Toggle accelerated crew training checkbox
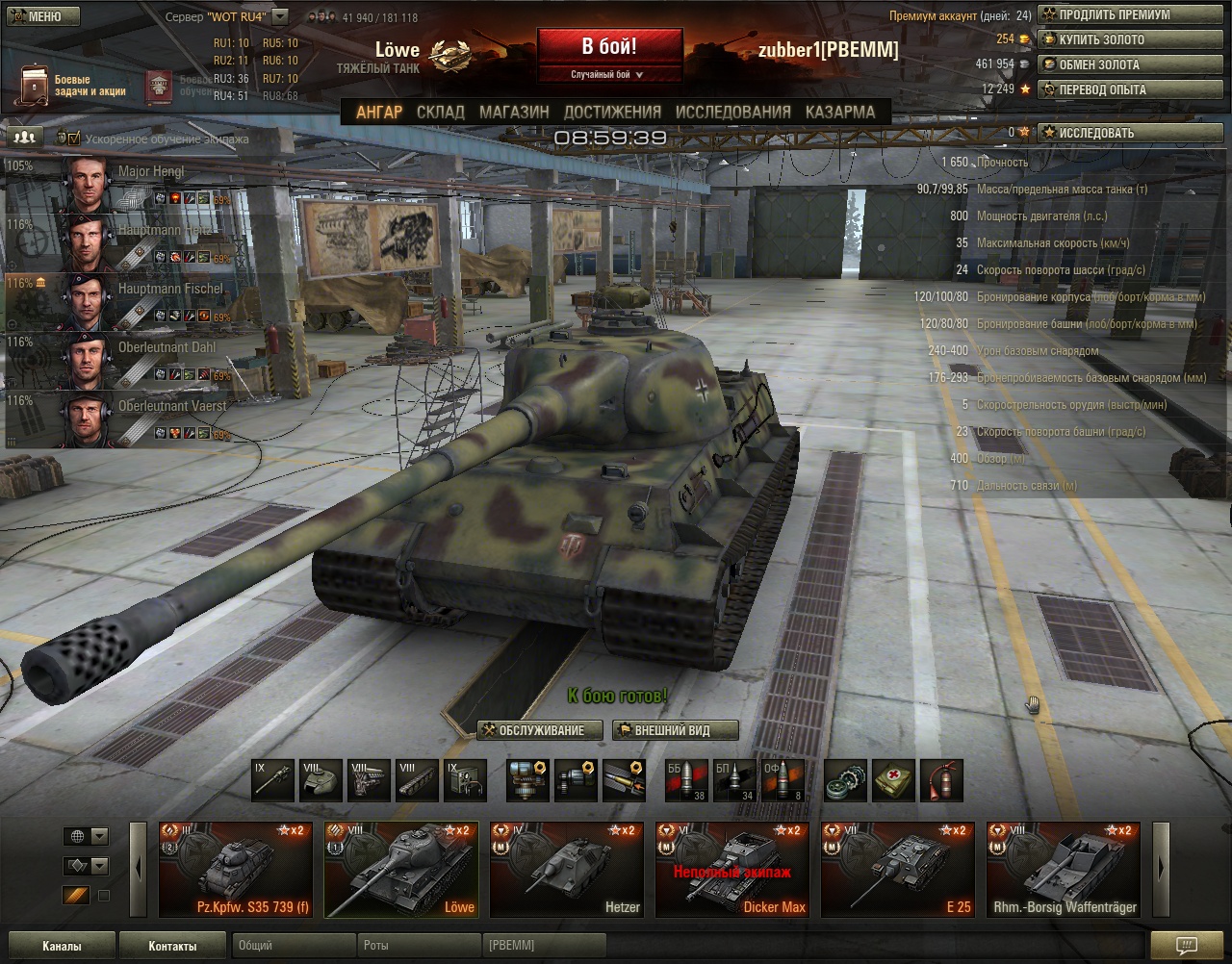1232x964 pixels. point(74,140)
